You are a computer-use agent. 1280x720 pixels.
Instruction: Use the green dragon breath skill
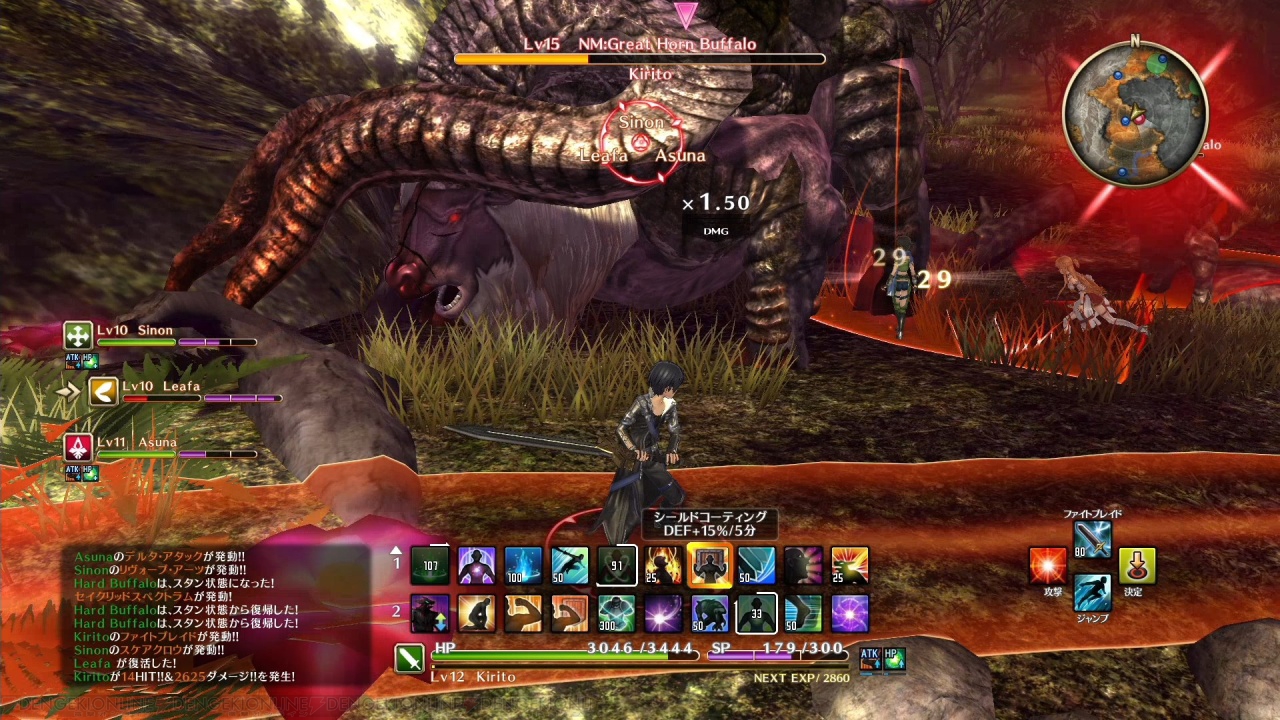[x=849, y=565]
